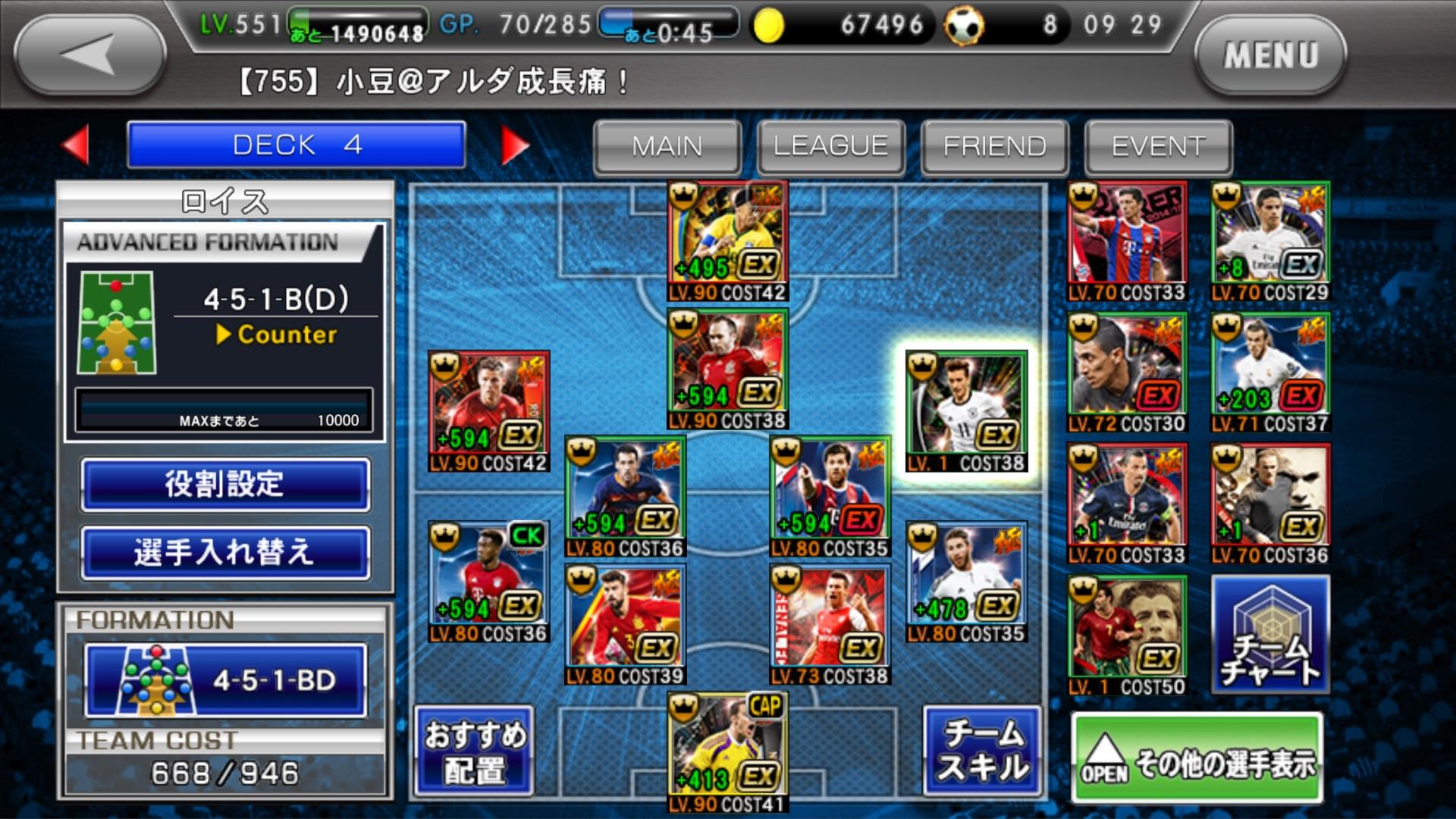Go back with the arrow button

click(x=89, y=55)
